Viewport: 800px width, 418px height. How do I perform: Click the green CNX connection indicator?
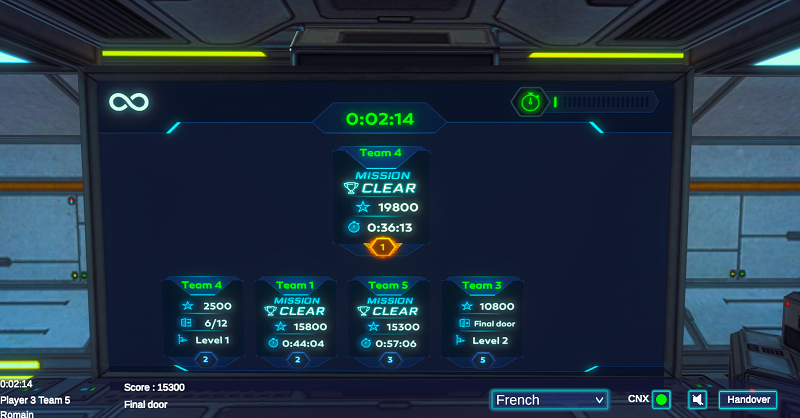pos(661,400)
